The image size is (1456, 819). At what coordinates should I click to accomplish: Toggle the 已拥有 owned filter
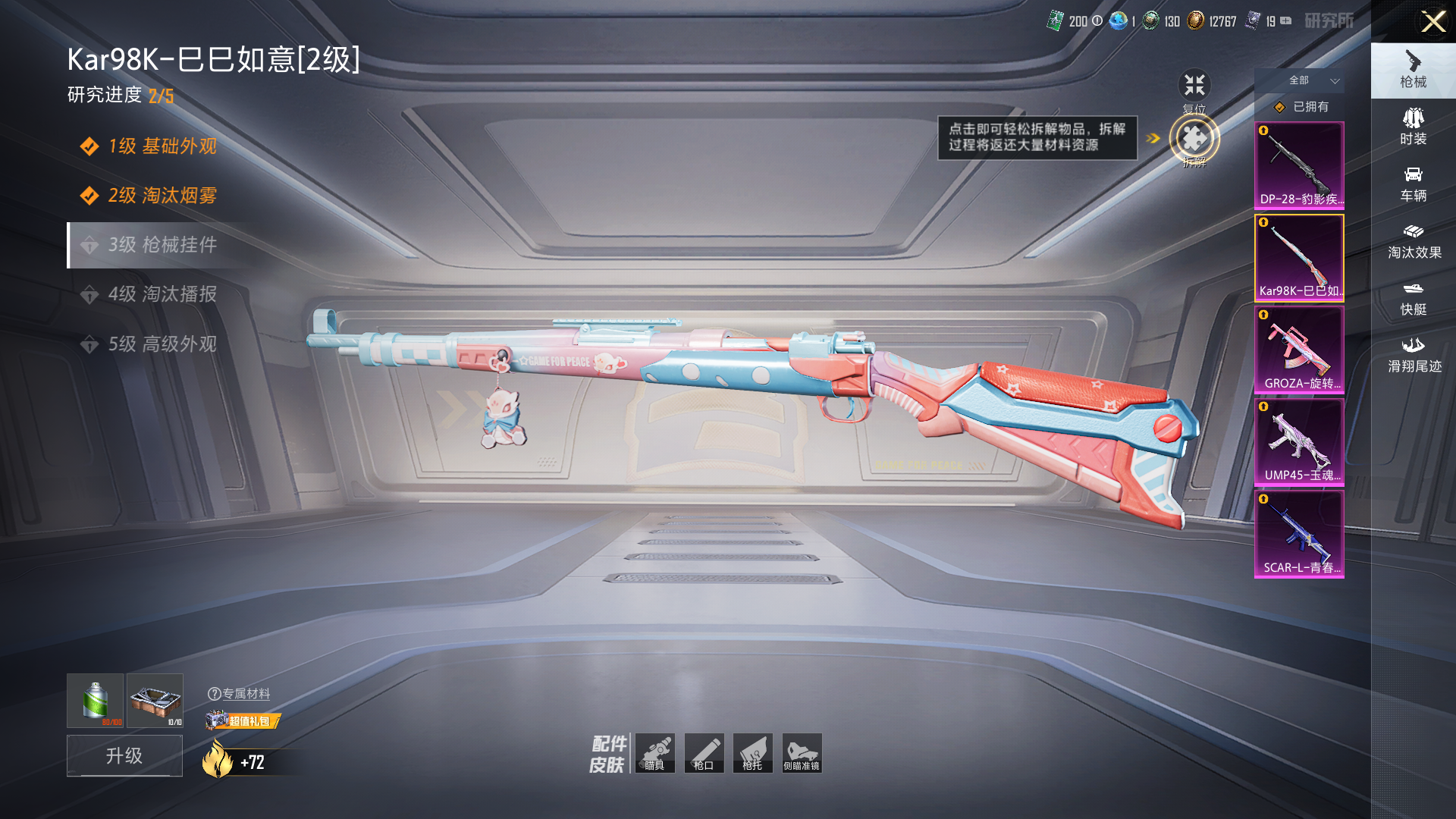tap(1301, 107)
